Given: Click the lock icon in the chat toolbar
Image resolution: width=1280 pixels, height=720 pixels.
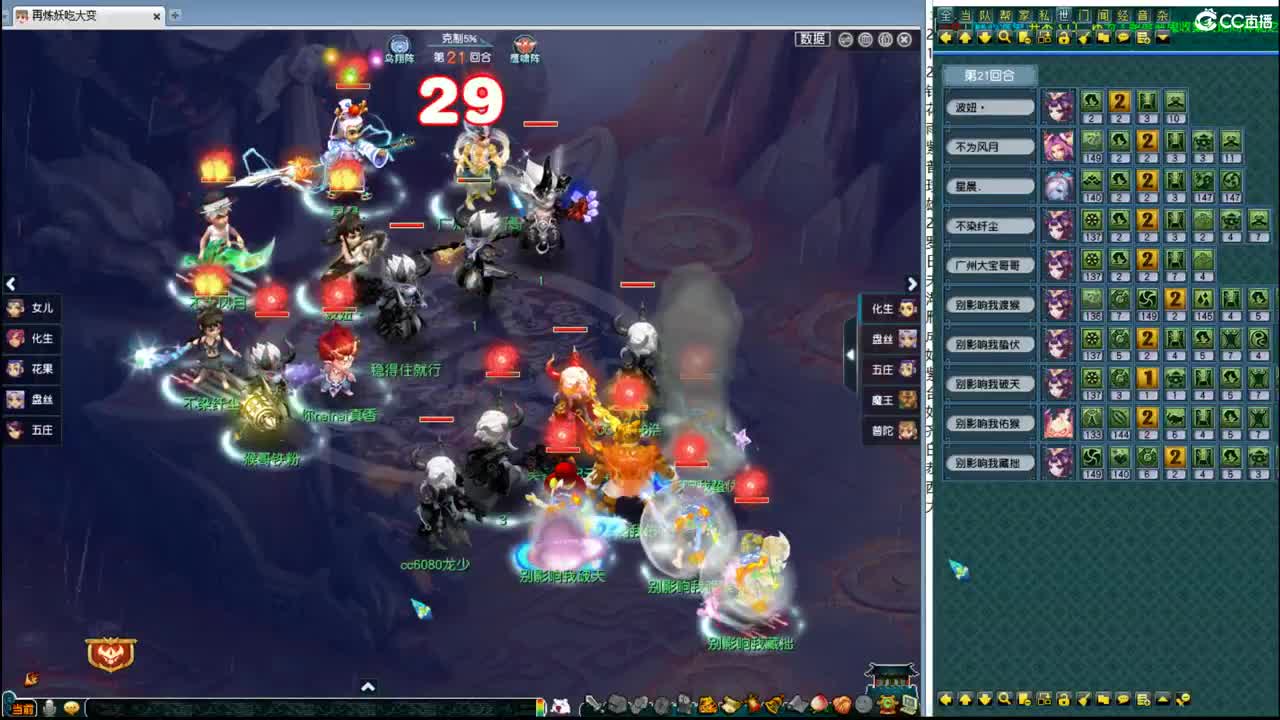Looking at the screenshot, I should (x=1064, y=38).
